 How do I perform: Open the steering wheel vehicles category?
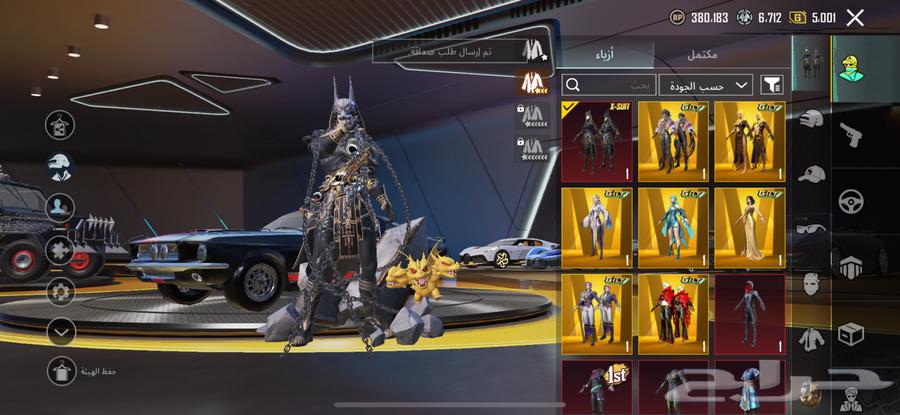coord(851,200)
